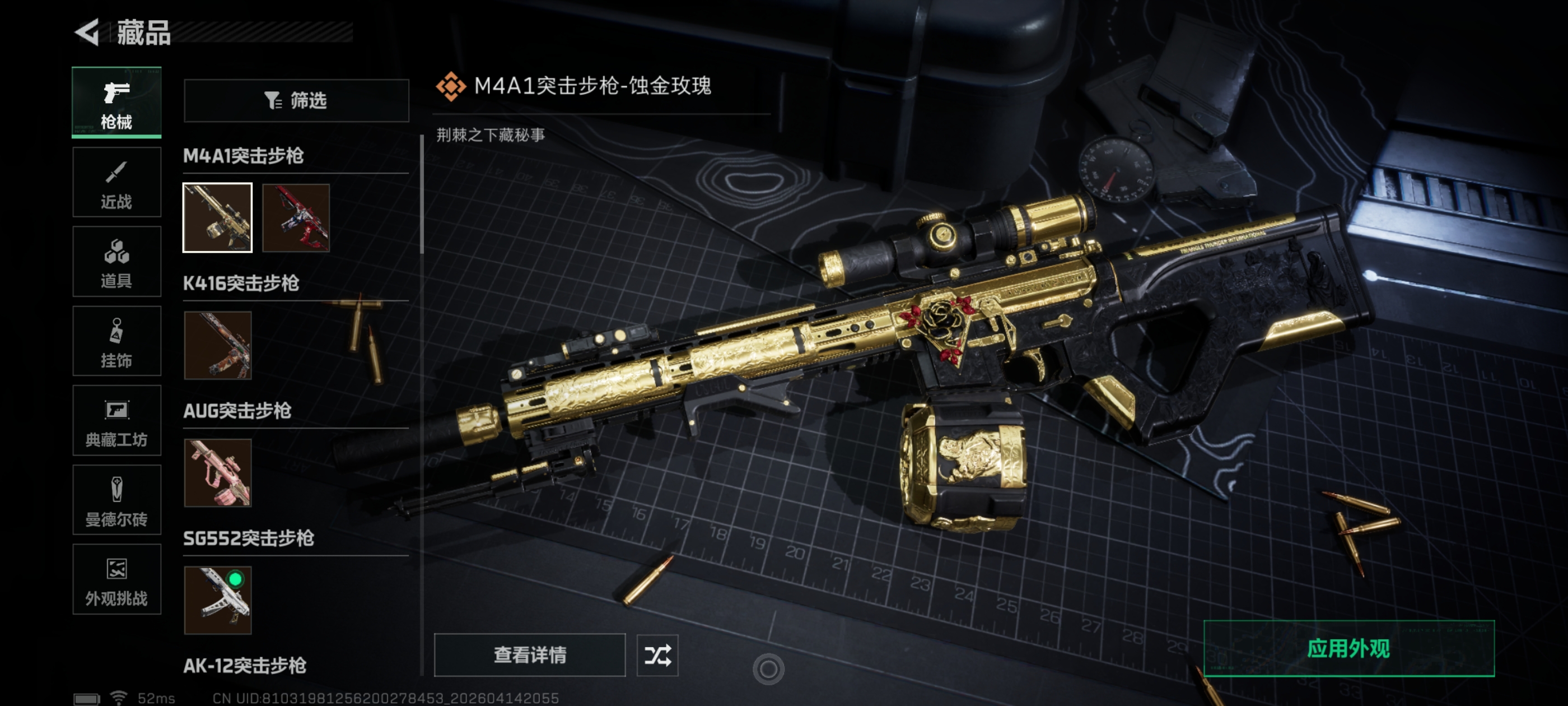This screenshot has width=1568, height=706.
Task: Open 查看详情 to view details
Action: pyautogui.click(x=530, y=655)
